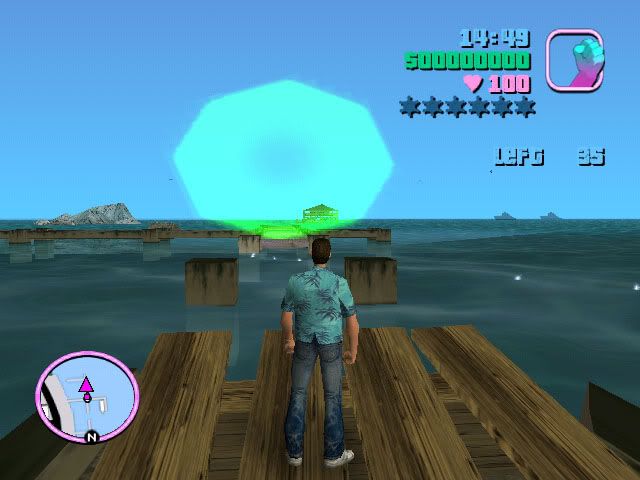Image resolution: width=640 pixels, height=480 pixels.
Task: Click the pink player arrow on radar
Action: (87, 384)
